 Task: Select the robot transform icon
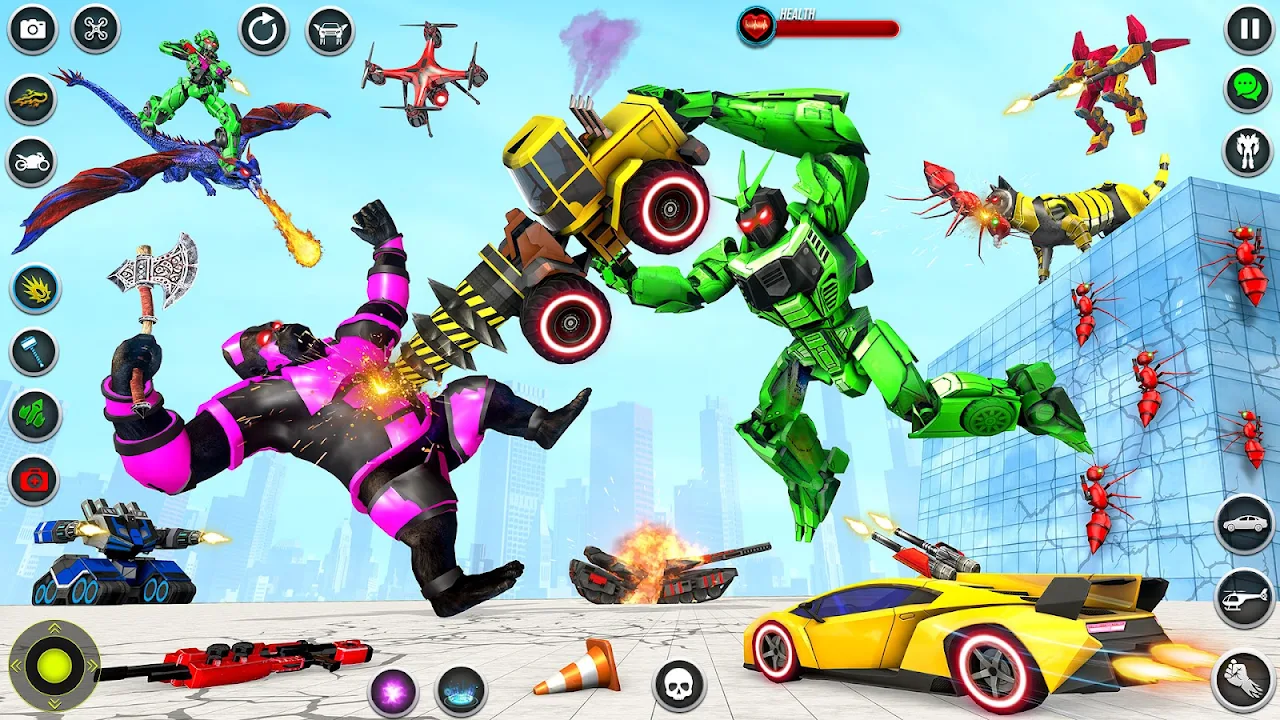click(x=1247, y=151)
